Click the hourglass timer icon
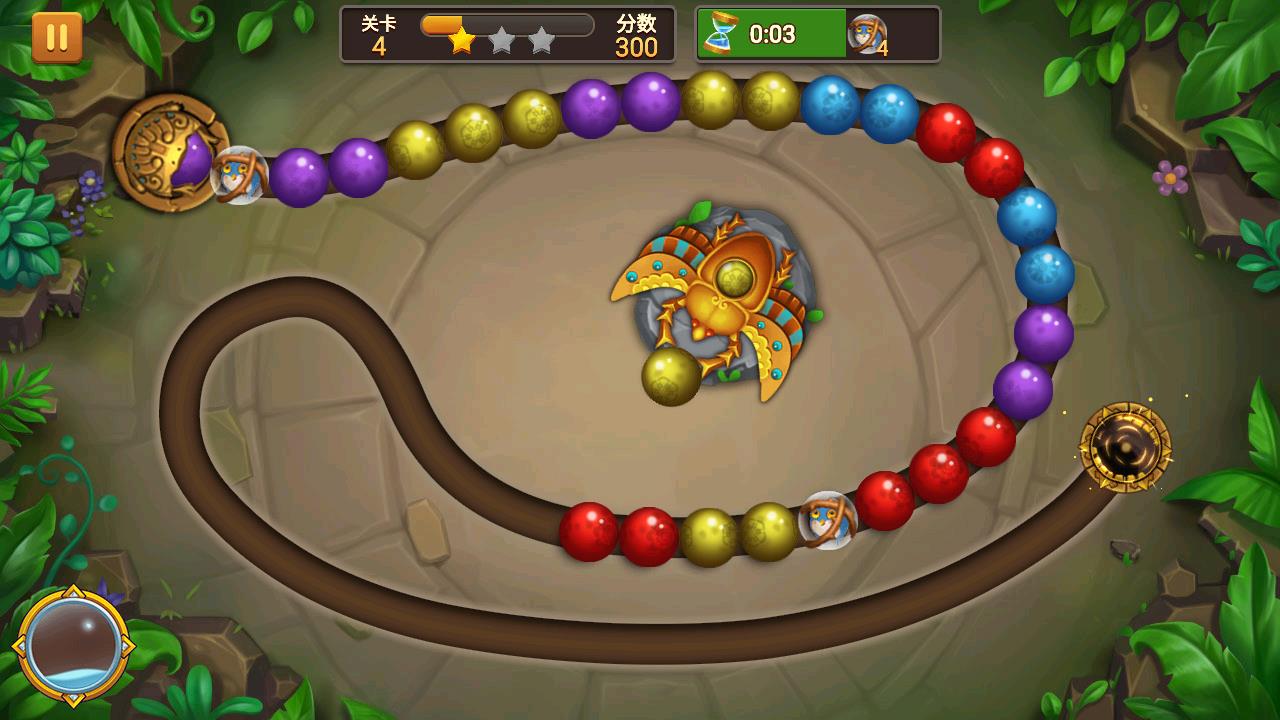The height and width of the screenshot is (720, 1280). (722, 33)
